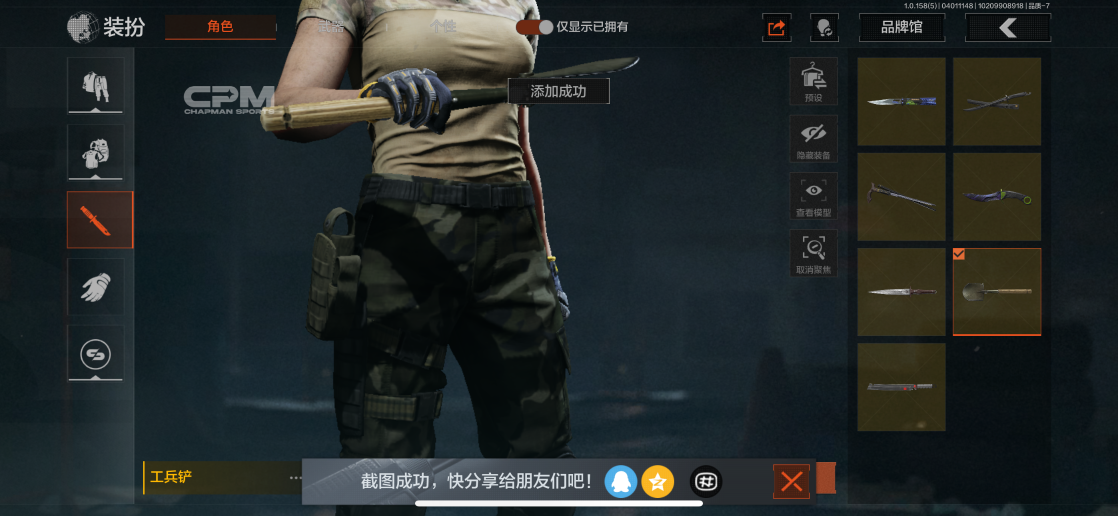Select the chain link category icon
The width and height of the screenshot is (1118, 516).
pyautogui.click(x=96, y=353)
